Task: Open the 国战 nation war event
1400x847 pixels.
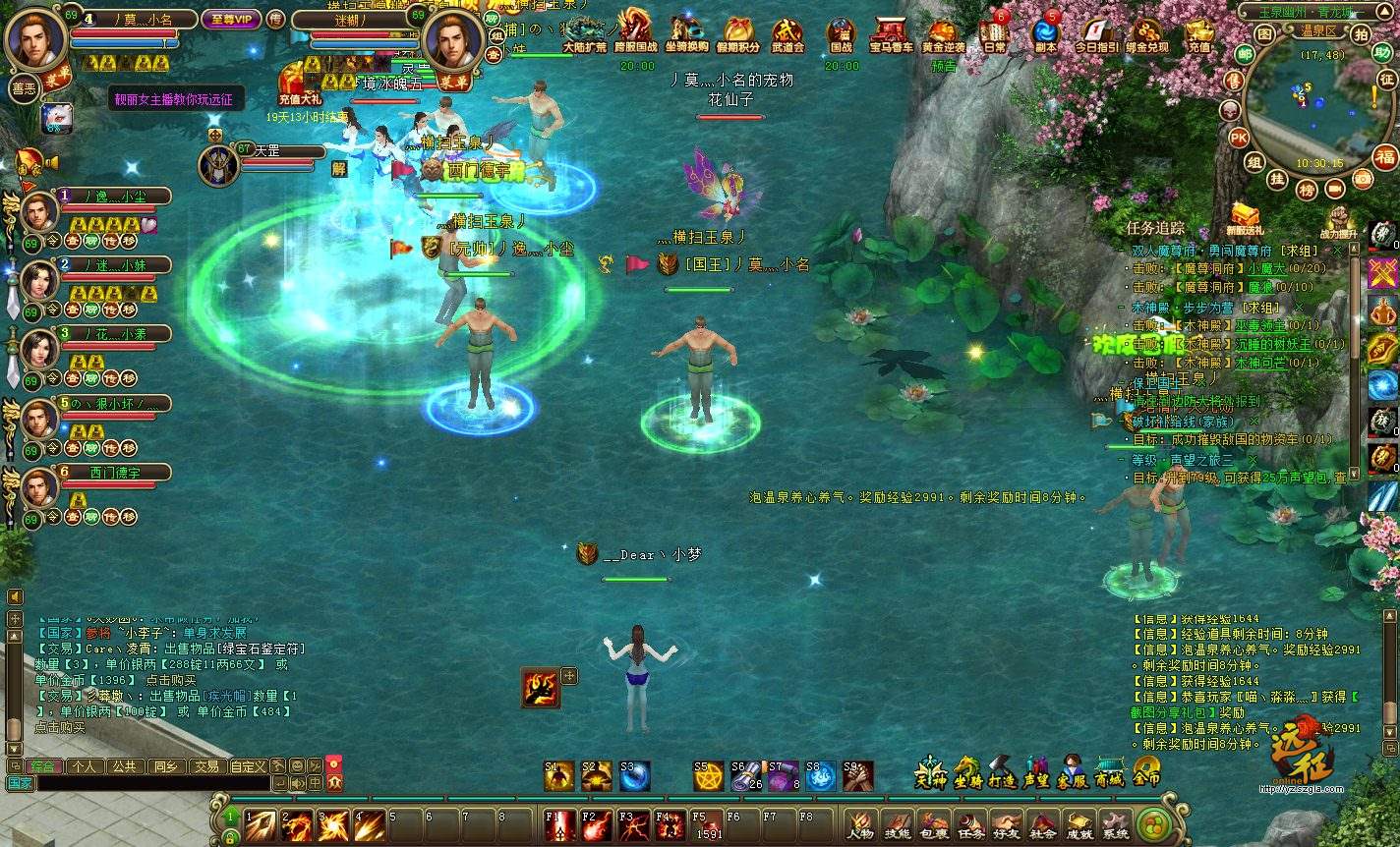Action: pyautogui.click(x=841, y=34)
